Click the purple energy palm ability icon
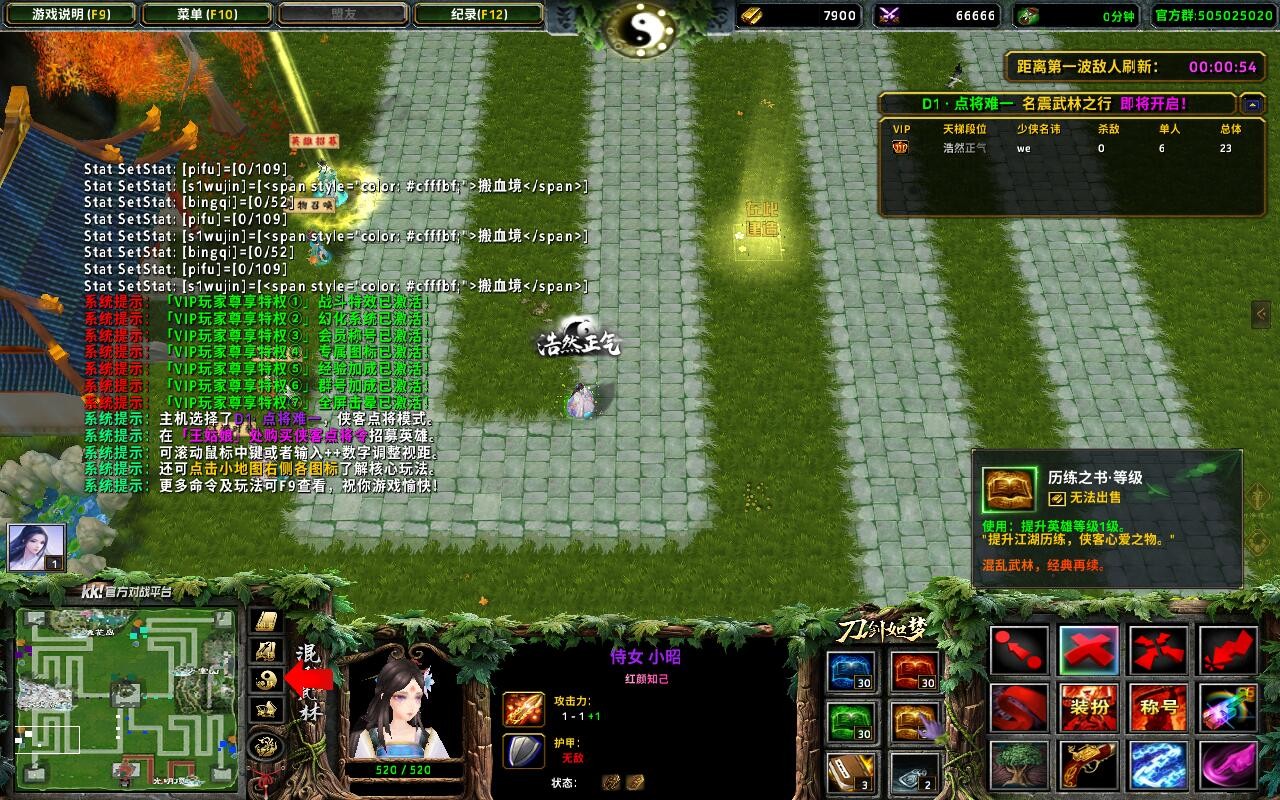 pos(1228,767)
